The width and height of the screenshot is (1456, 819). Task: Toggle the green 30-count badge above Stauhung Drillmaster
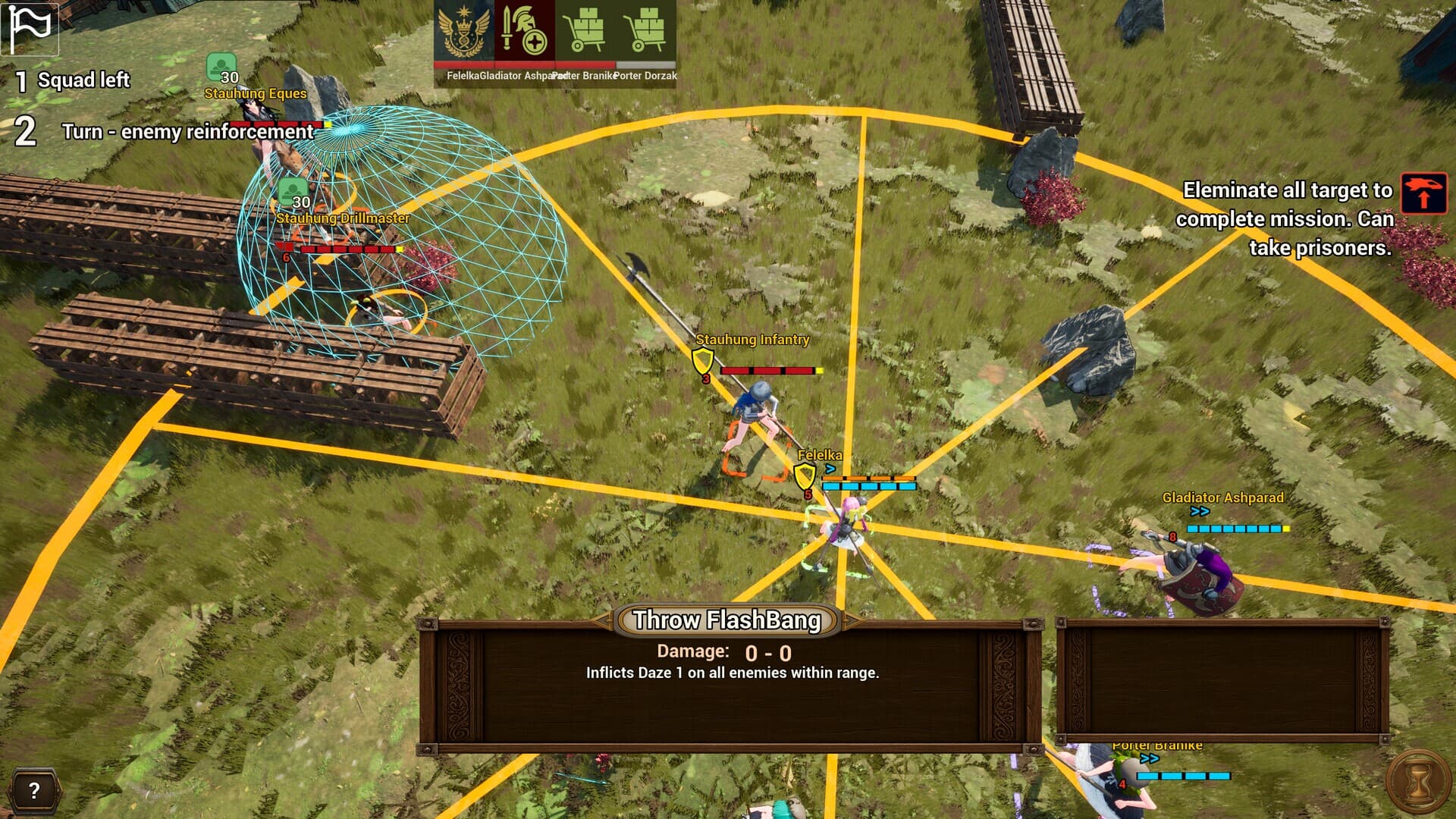point(292,190)
